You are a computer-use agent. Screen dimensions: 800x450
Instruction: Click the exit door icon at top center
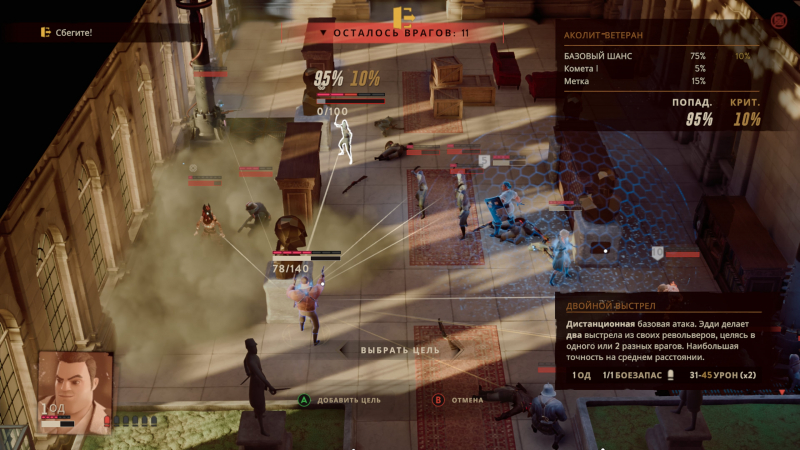(x=403, y=16)
